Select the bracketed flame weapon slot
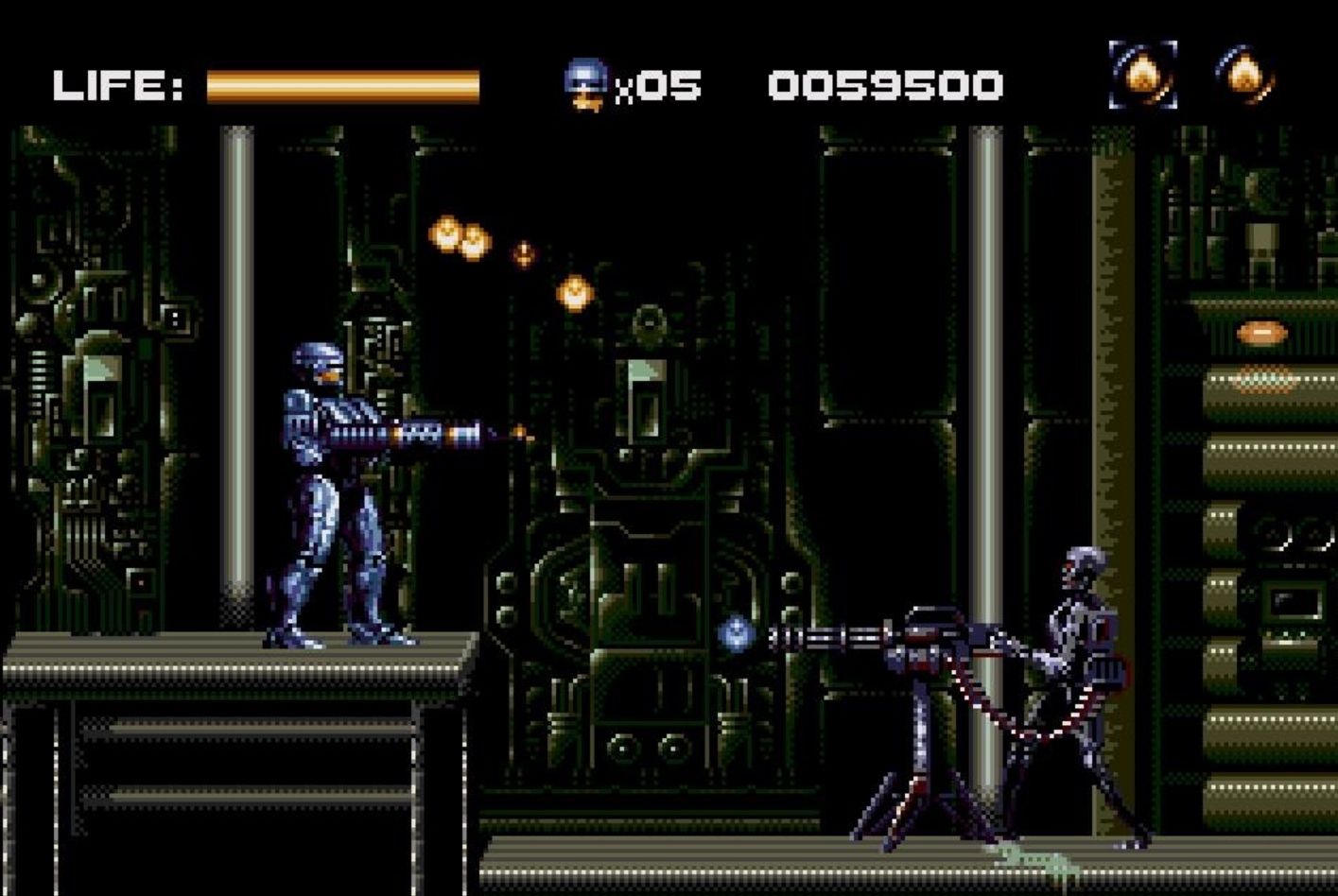 [x=1142, y=75]
